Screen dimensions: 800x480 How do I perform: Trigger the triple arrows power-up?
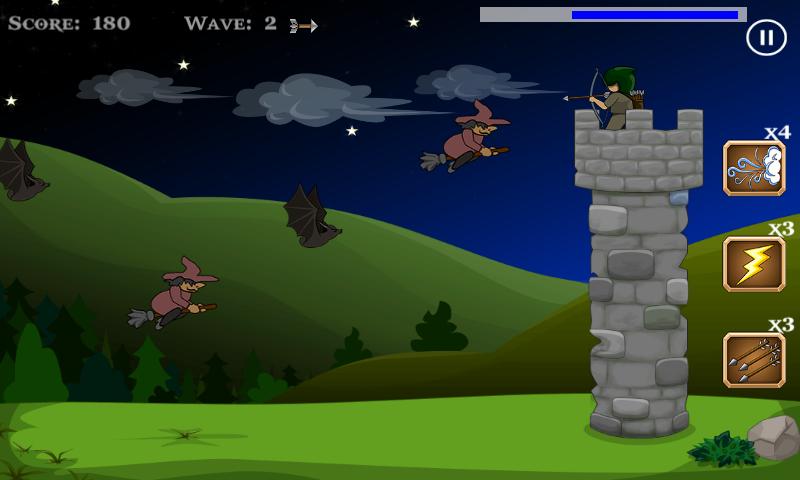point(754,360)
